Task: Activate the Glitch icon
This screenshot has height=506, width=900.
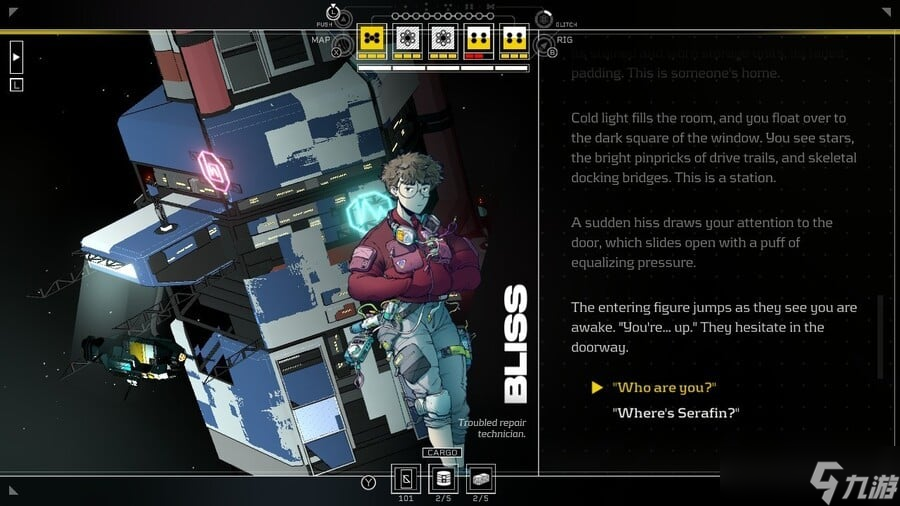Action: coord(543,19)
